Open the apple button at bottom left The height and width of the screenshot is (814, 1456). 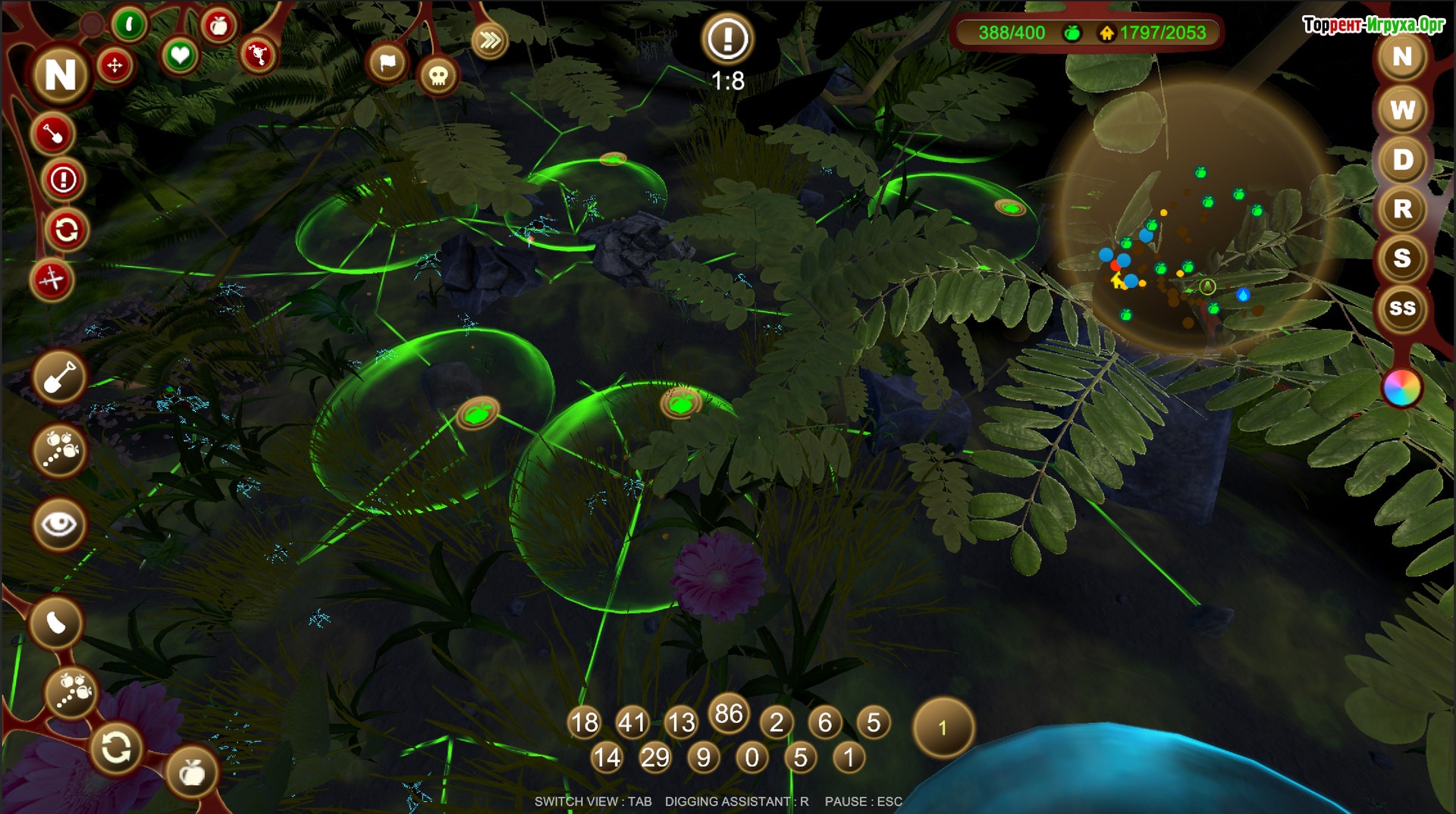click(x=192, y=772)
